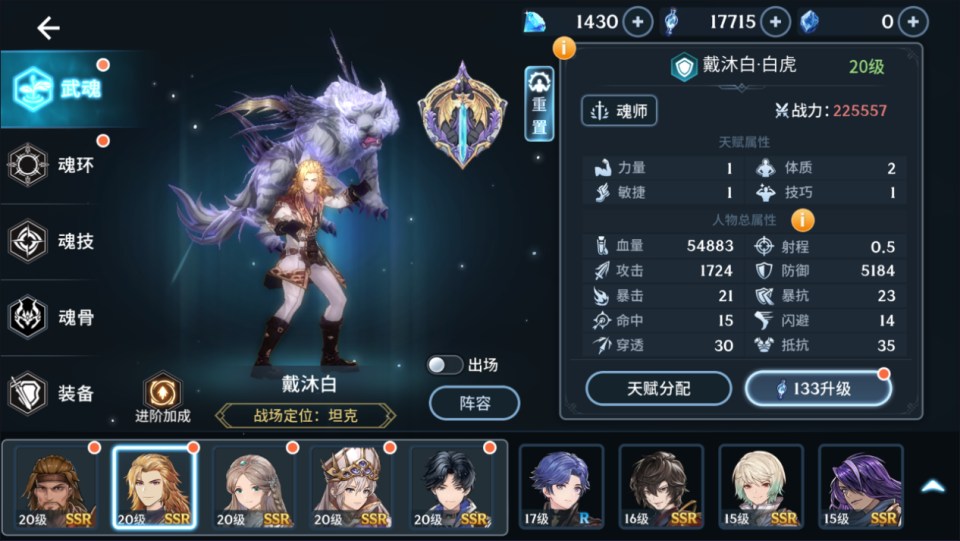Open the 阵容 lineup button
Screen dimensions: 960x541
click(x=474, y=403)
